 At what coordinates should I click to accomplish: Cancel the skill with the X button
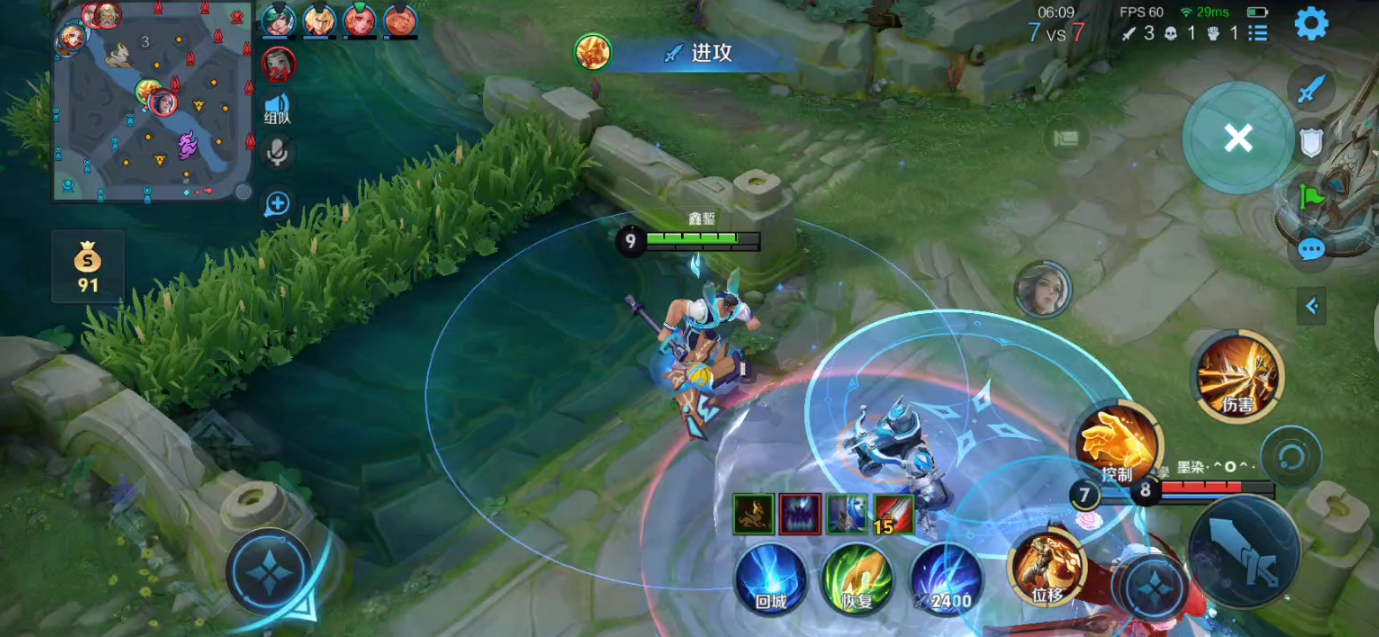point(1238,138)
